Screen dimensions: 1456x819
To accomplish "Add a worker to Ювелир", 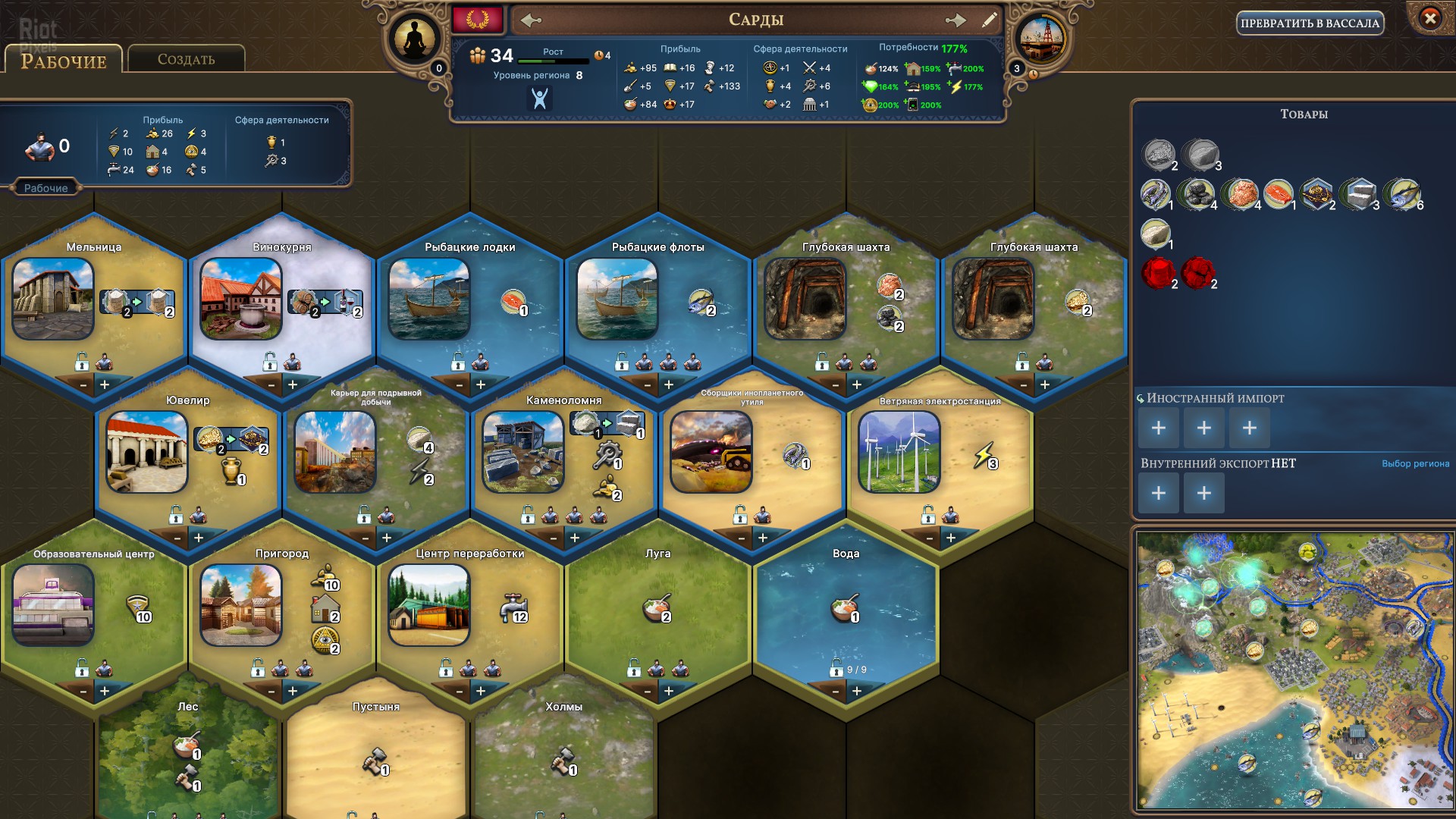I will click(199, 538).
